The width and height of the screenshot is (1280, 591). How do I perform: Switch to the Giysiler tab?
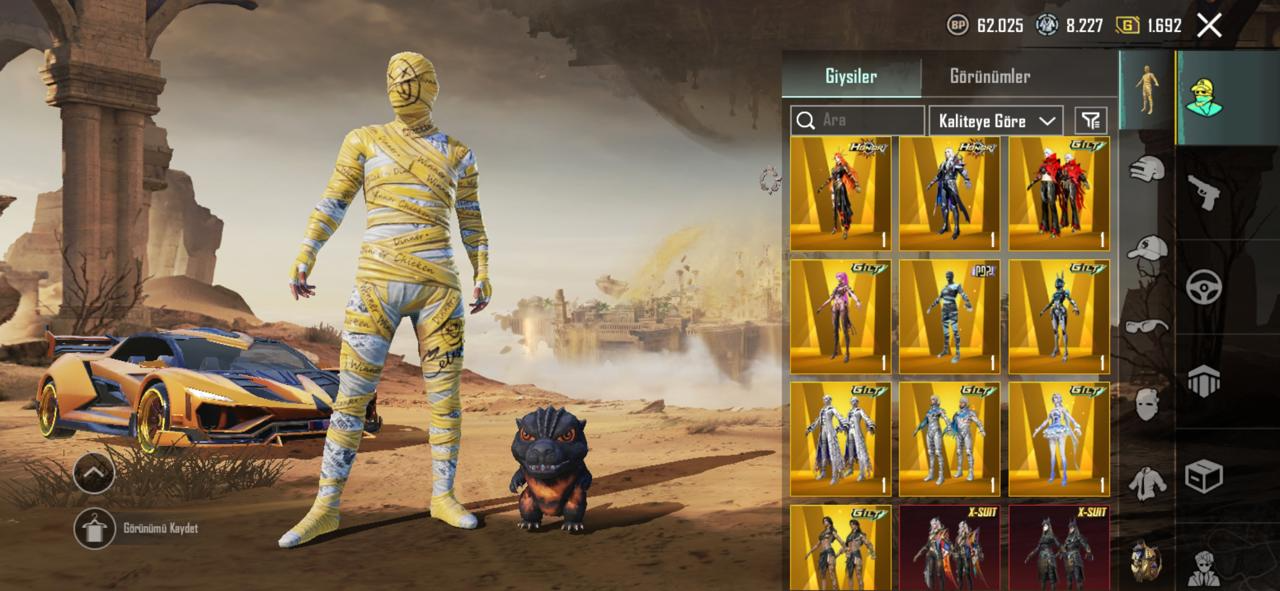(x=851, y=76)
